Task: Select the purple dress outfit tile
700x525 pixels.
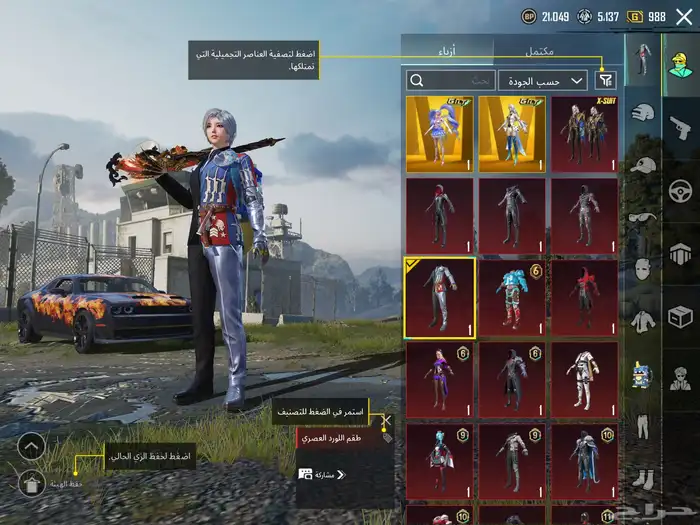Action: 440,379
